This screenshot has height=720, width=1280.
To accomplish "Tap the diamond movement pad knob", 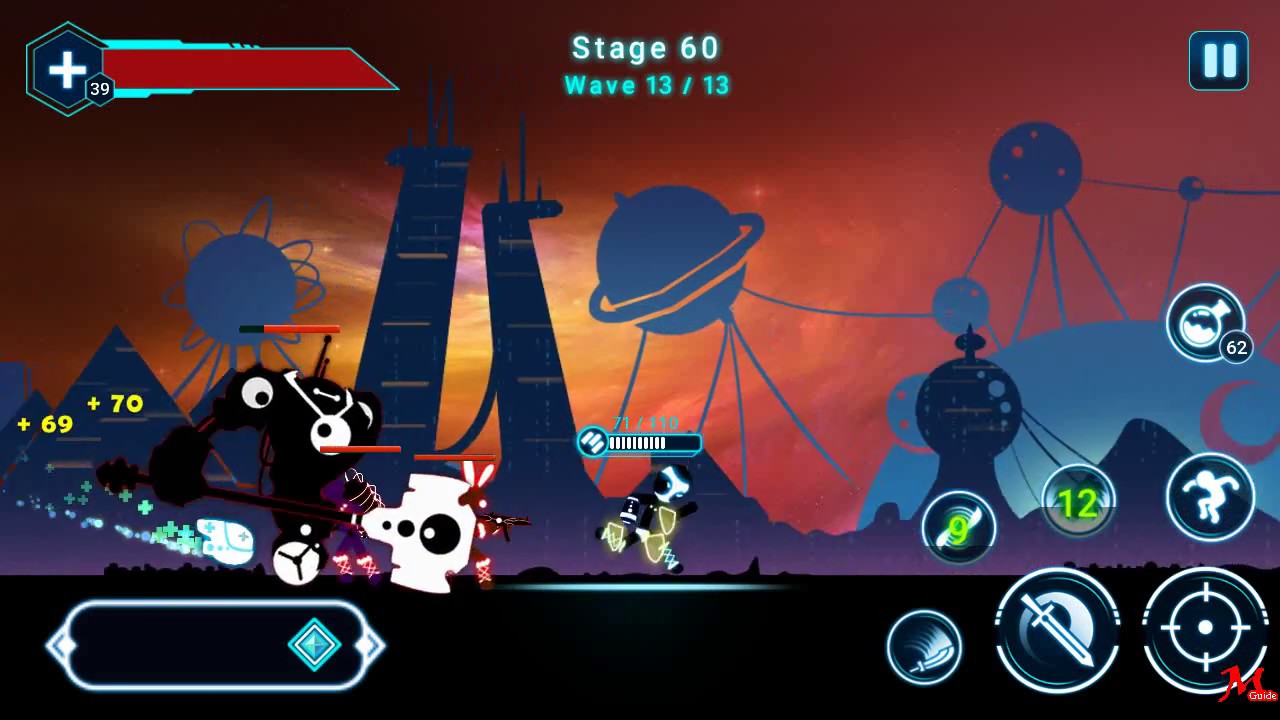I will tap(314, 645).
